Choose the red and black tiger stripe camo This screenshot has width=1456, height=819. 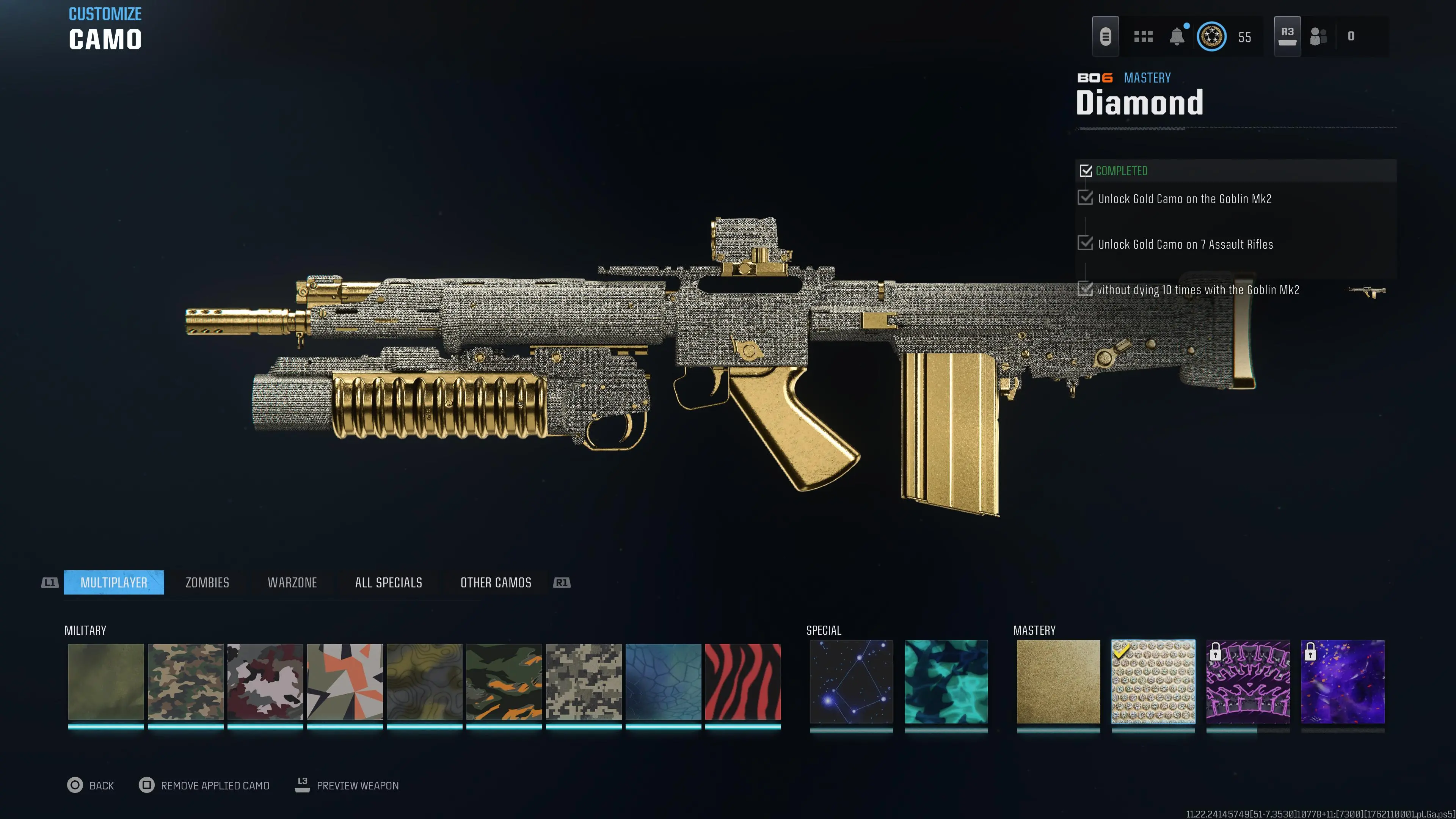[x=743, y=681]
